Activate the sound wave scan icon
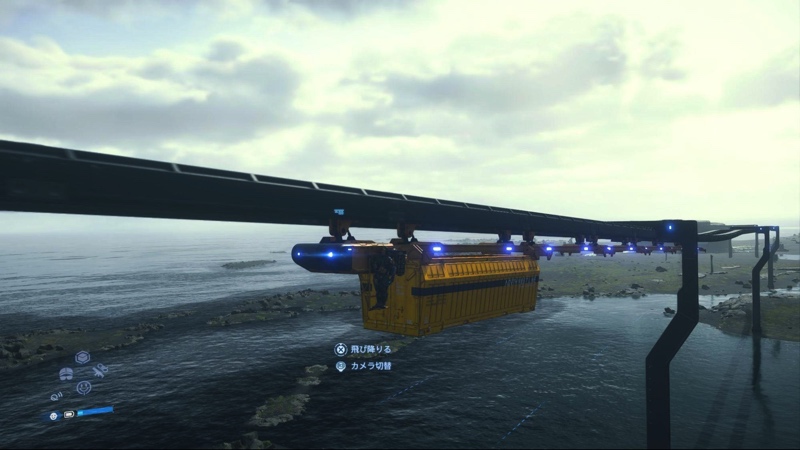800x450 pixels. click(56, 396)
